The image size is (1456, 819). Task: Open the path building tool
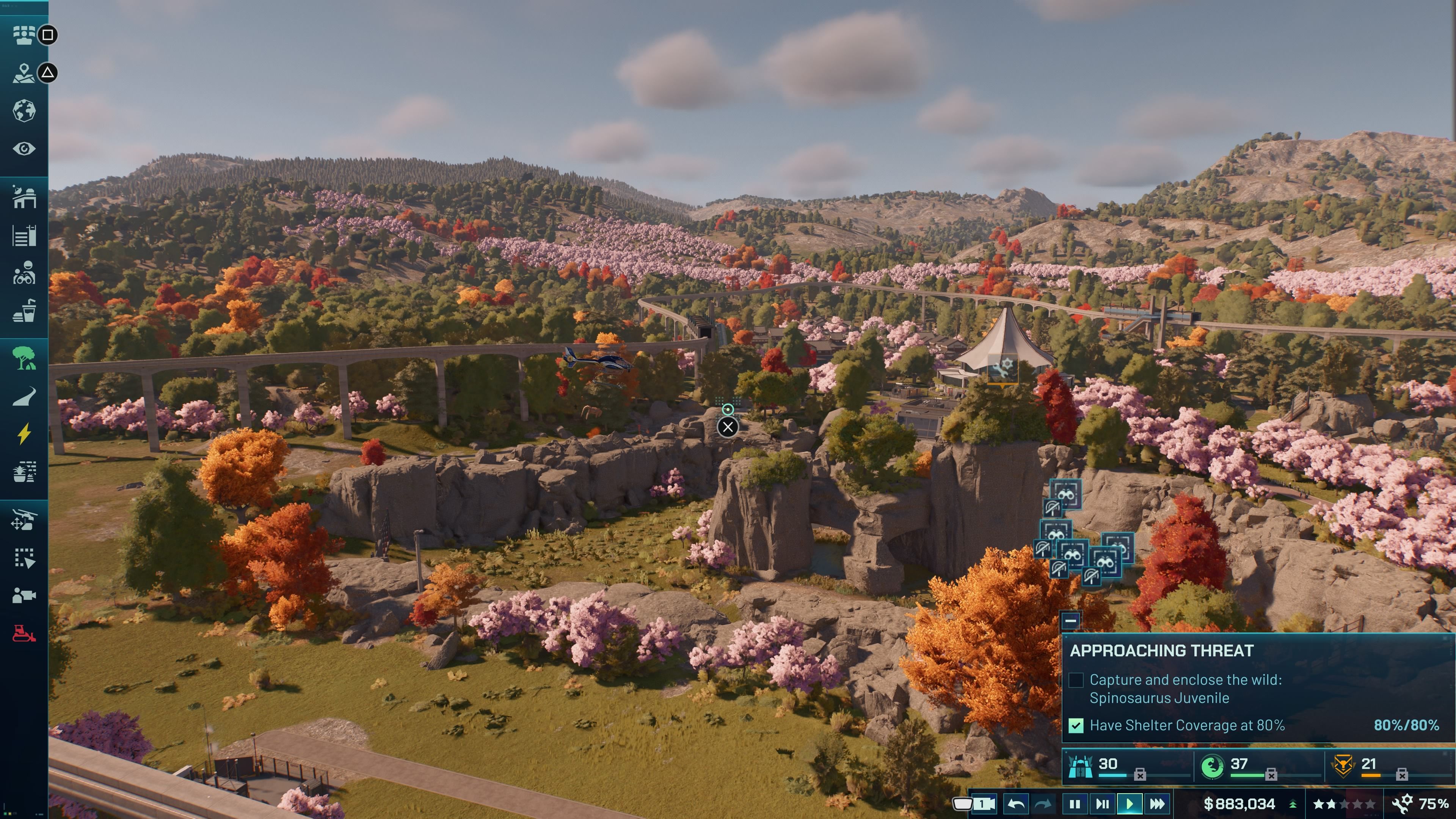24,396
